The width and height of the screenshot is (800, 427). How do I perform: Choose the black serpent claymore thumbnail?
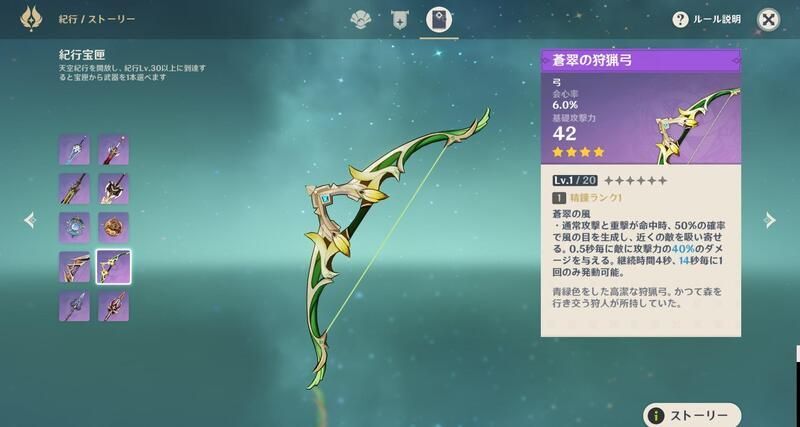click(x=113, y=188)
